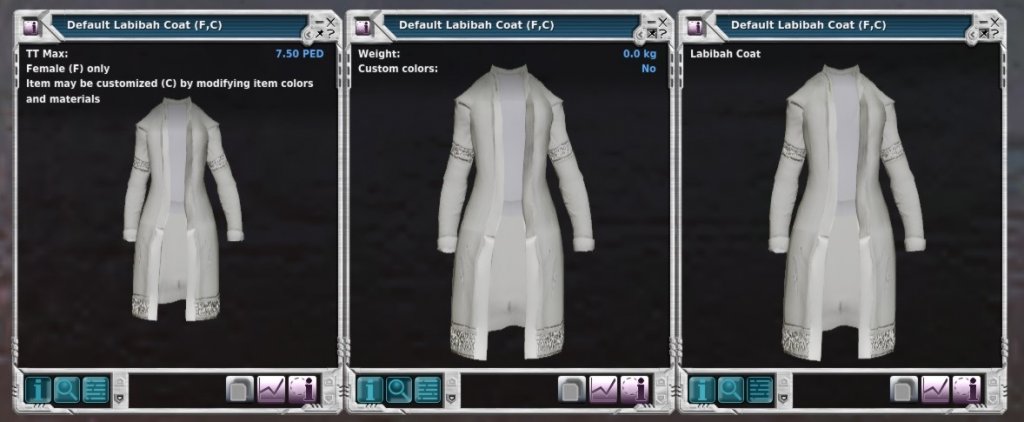Viewport: 1024px width, 422px height.
Task: Select the magnifier tab in the Weight window
Action: pyautogui.click(x=398, y=388)
